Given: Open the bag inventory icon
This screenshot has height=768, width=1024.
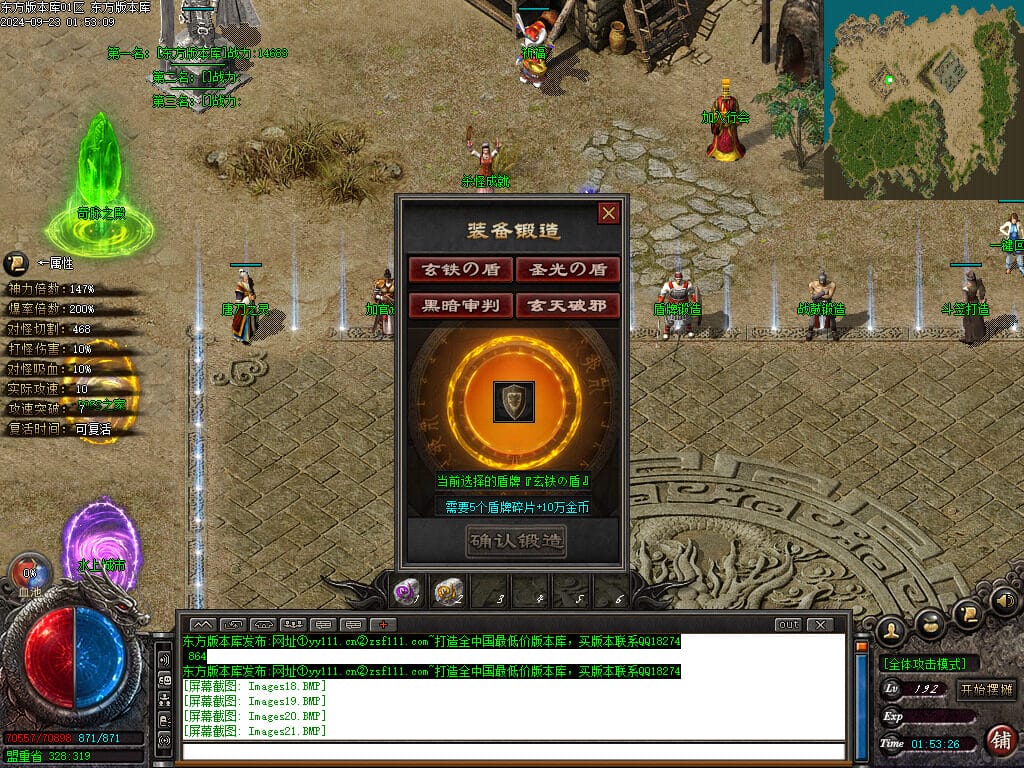Looking at the screenshot, I should [x=929, y=623].
